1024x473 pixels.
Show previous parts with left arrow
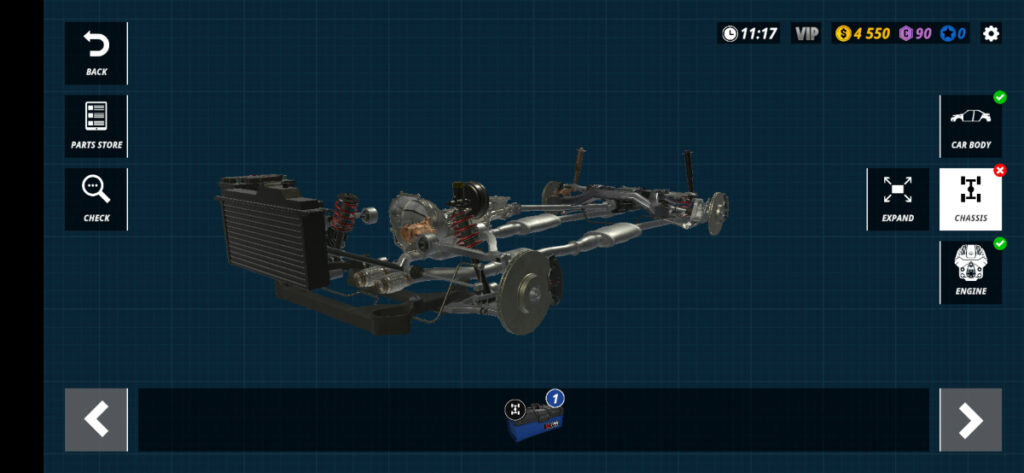[96, 420]
